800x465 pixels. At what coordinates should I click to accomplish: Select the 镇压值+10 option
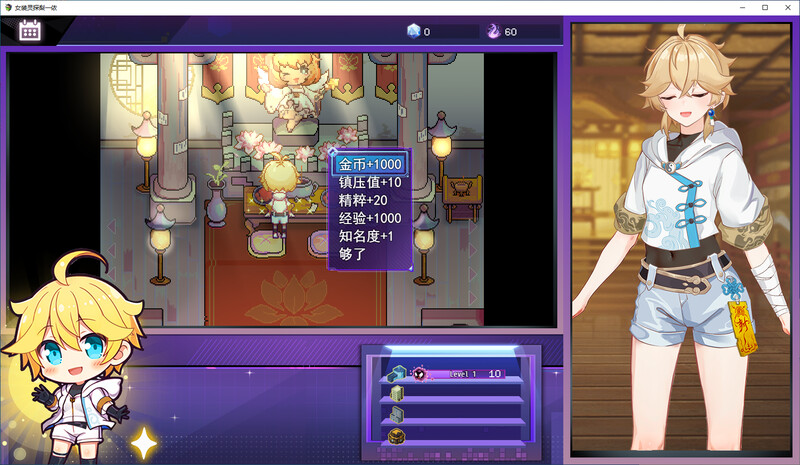(x=370, y=182)
